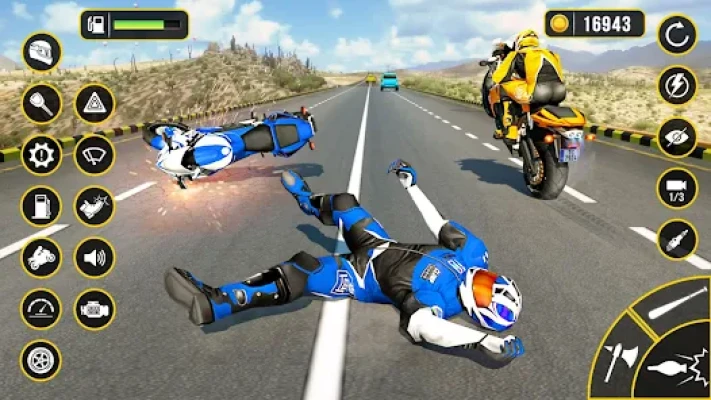Viewport: 711px width, 400px height.
Task: Open the gear settings button
Action: (x=41, y=155)
